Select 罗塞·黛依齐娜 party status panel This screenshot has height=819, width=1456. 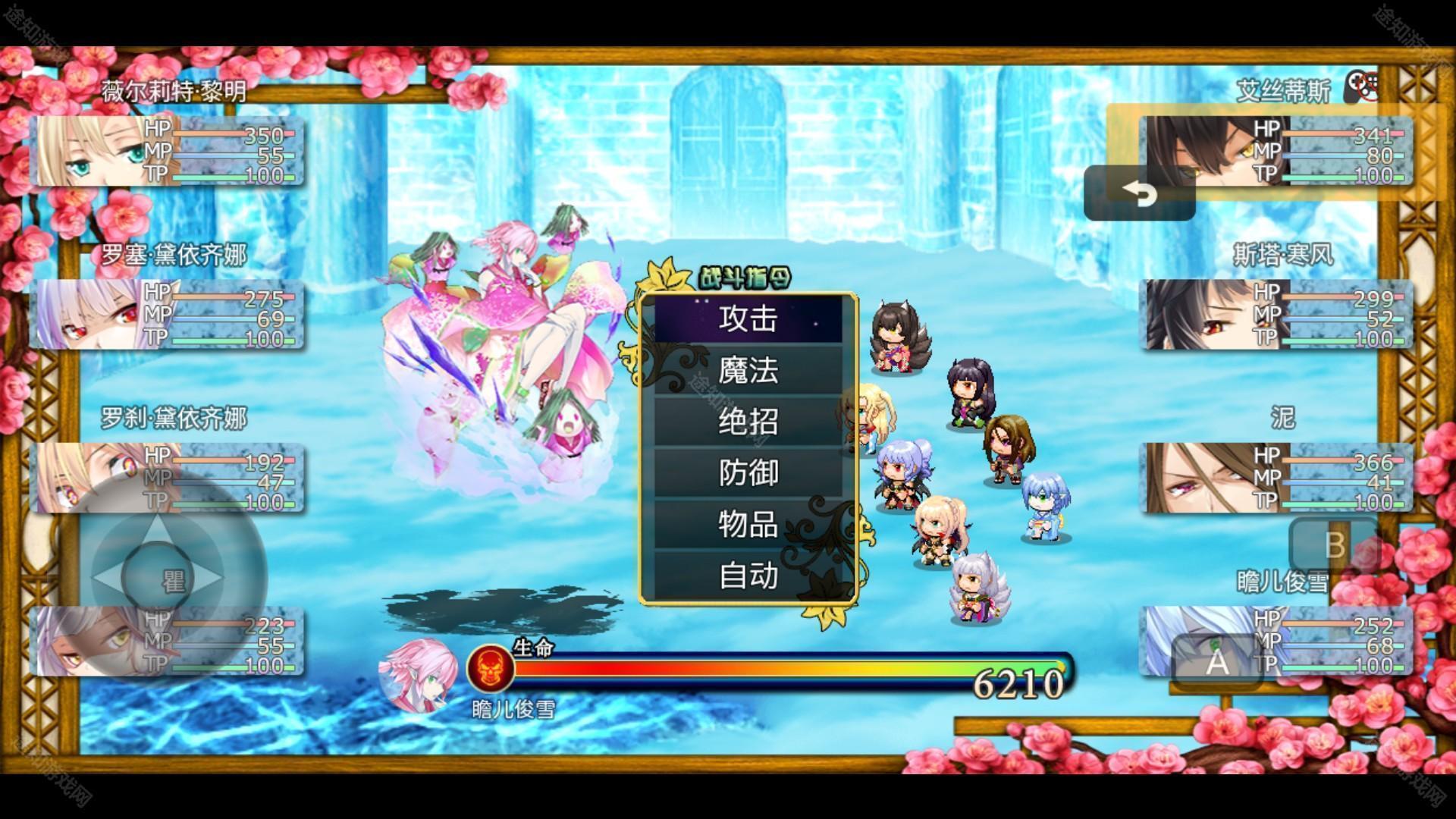(x=168, y=315)
